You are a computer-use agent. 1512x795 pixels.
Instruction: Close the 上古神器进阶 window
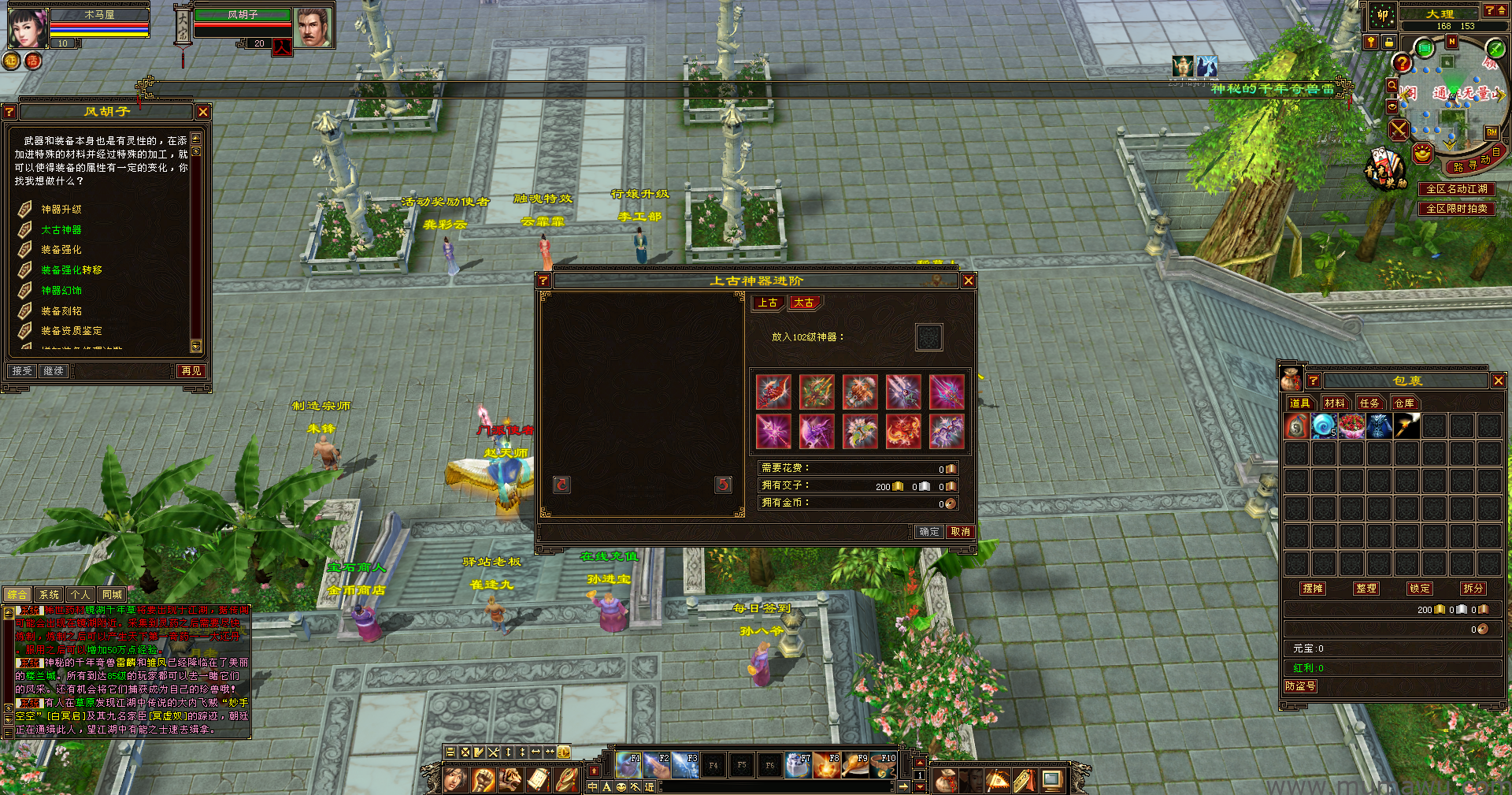pos(969,280)
